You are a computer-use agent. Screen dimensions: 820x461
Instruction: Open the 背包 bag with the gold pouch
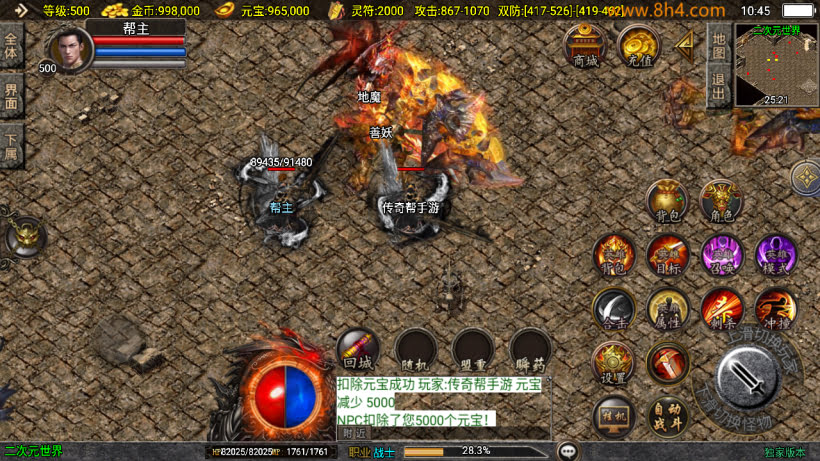tap(666, 202)
